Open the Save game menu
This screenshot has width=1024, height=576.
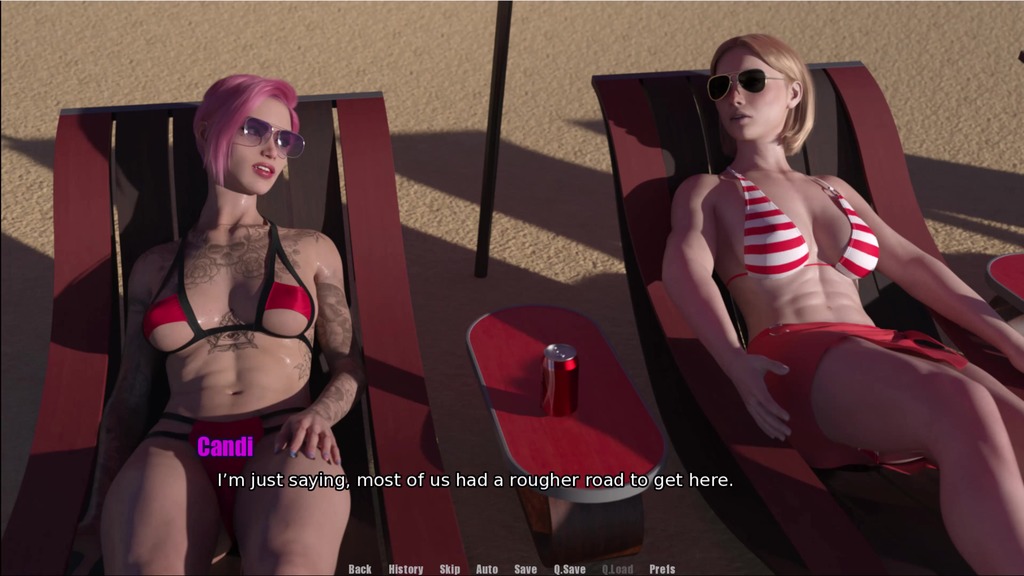coord(526,569)
